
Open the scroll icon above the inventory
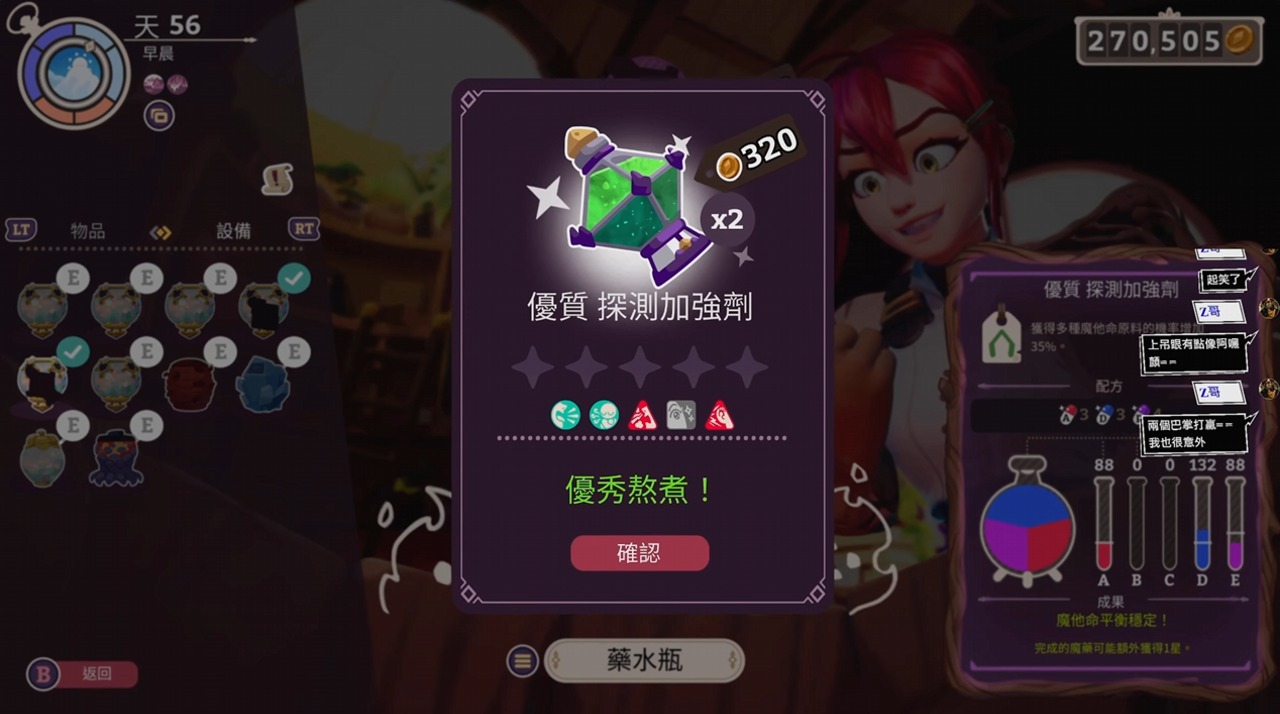(277, 179)
